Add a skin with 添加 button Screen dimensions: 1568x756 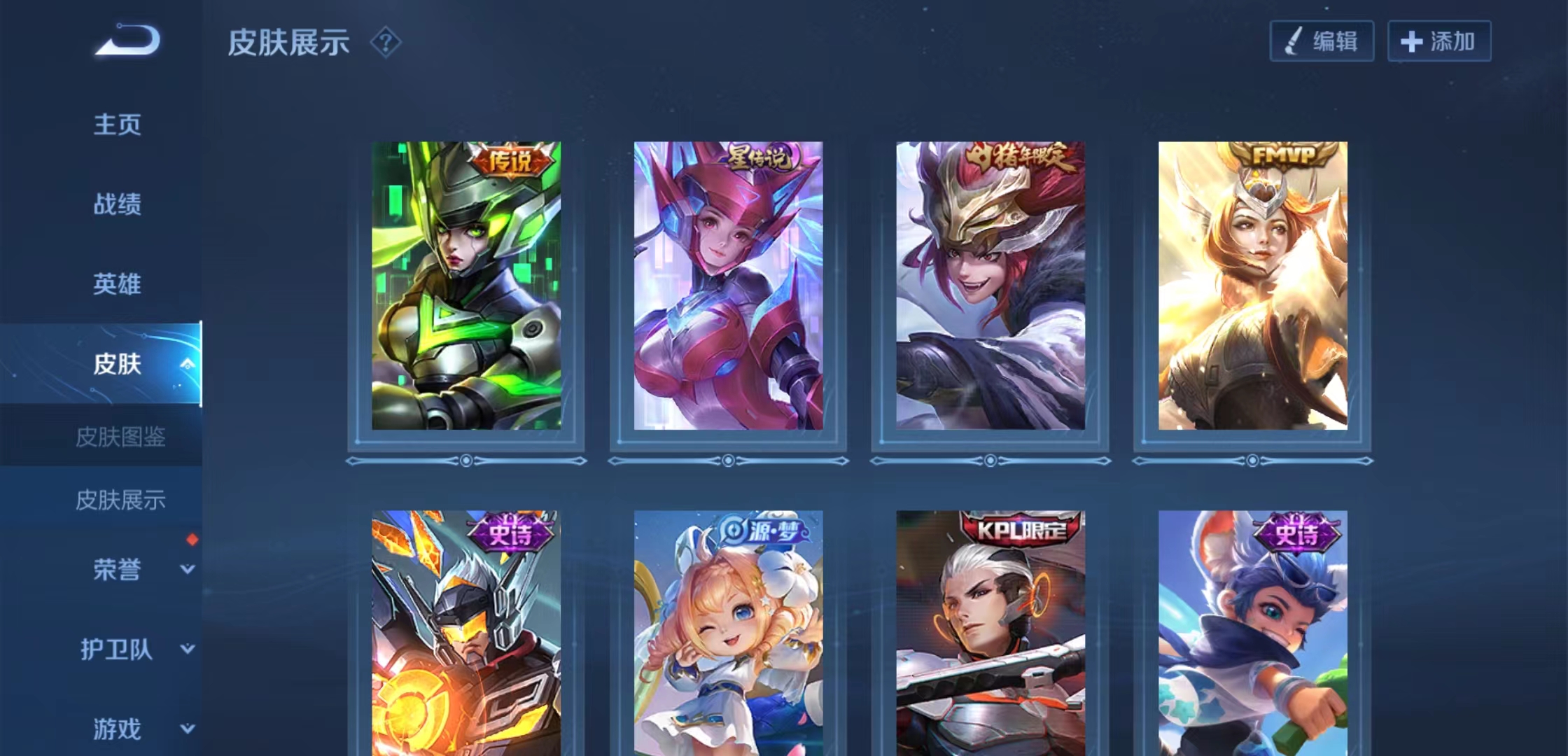pyautogui.click(x=1439, y=41)
